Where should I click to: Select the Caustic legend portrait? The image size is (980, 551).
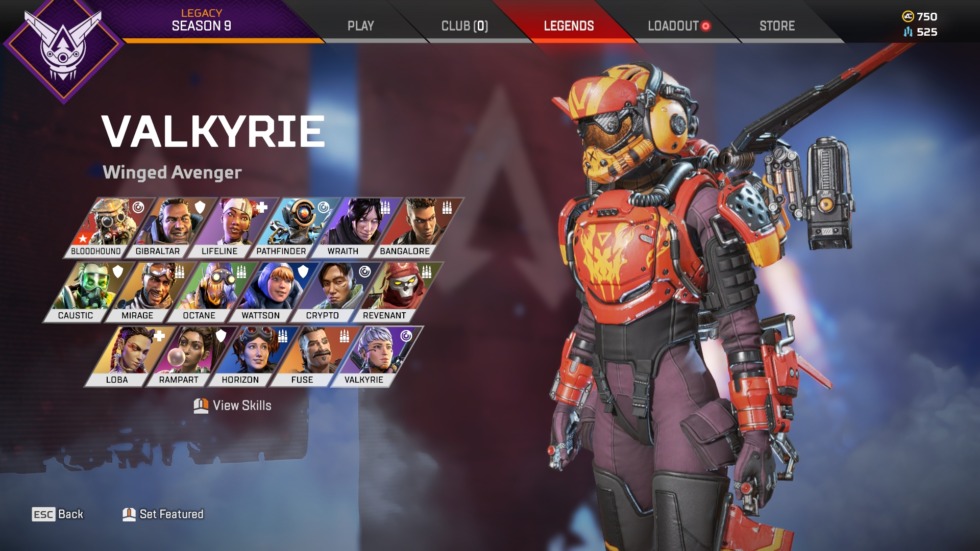tap(80, 291)
